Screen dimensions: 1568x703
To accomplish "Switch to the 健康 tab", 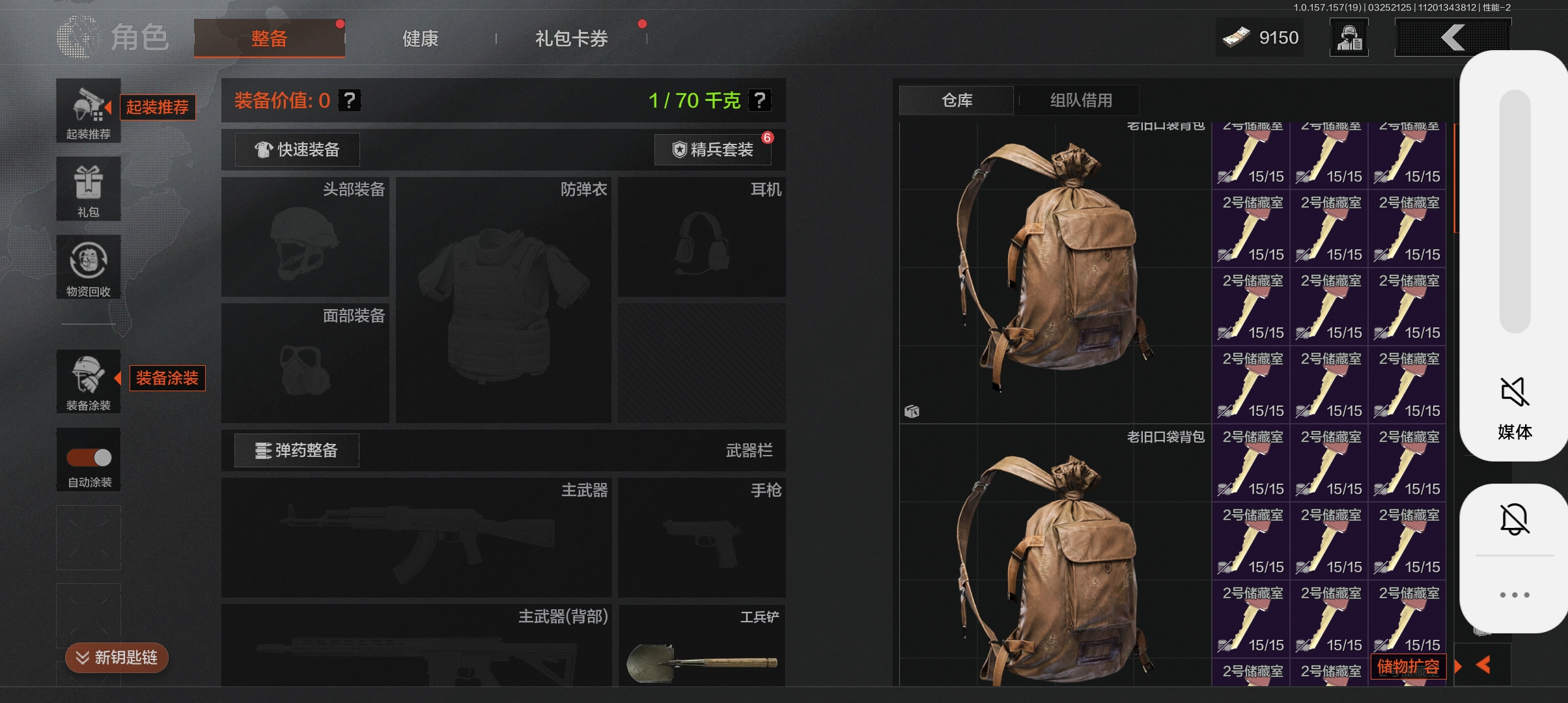I will pos(420,38).
